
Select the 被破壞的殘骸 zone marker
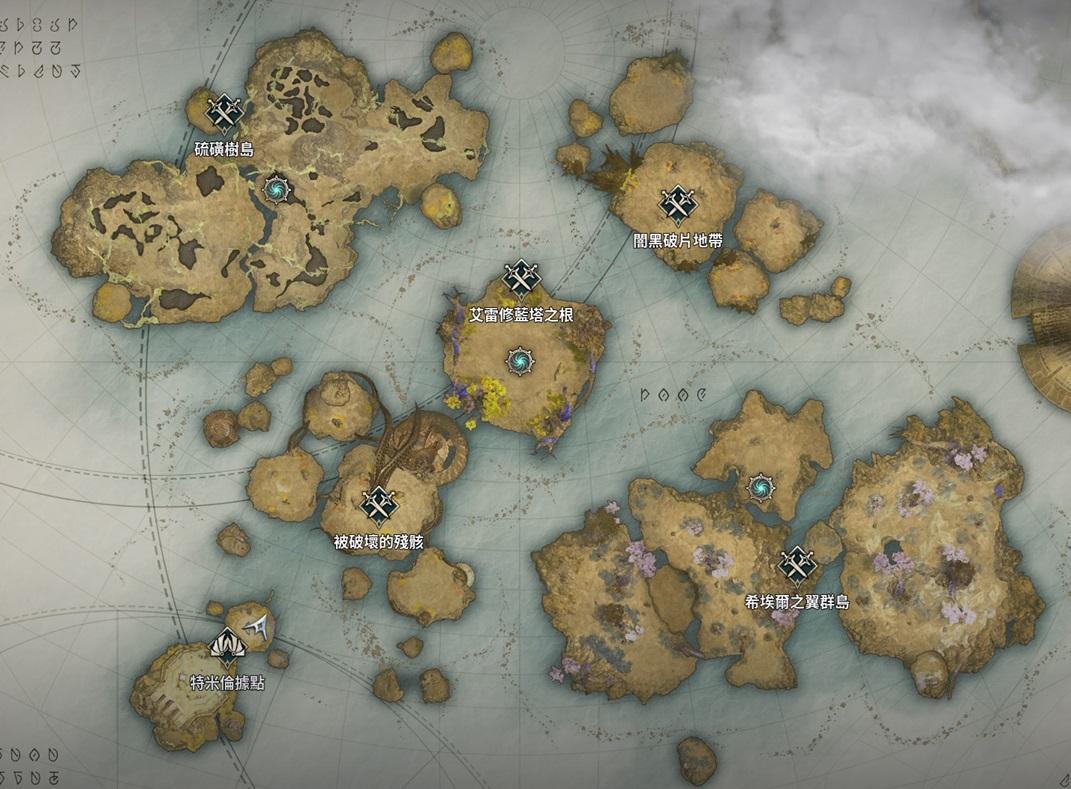379,506
